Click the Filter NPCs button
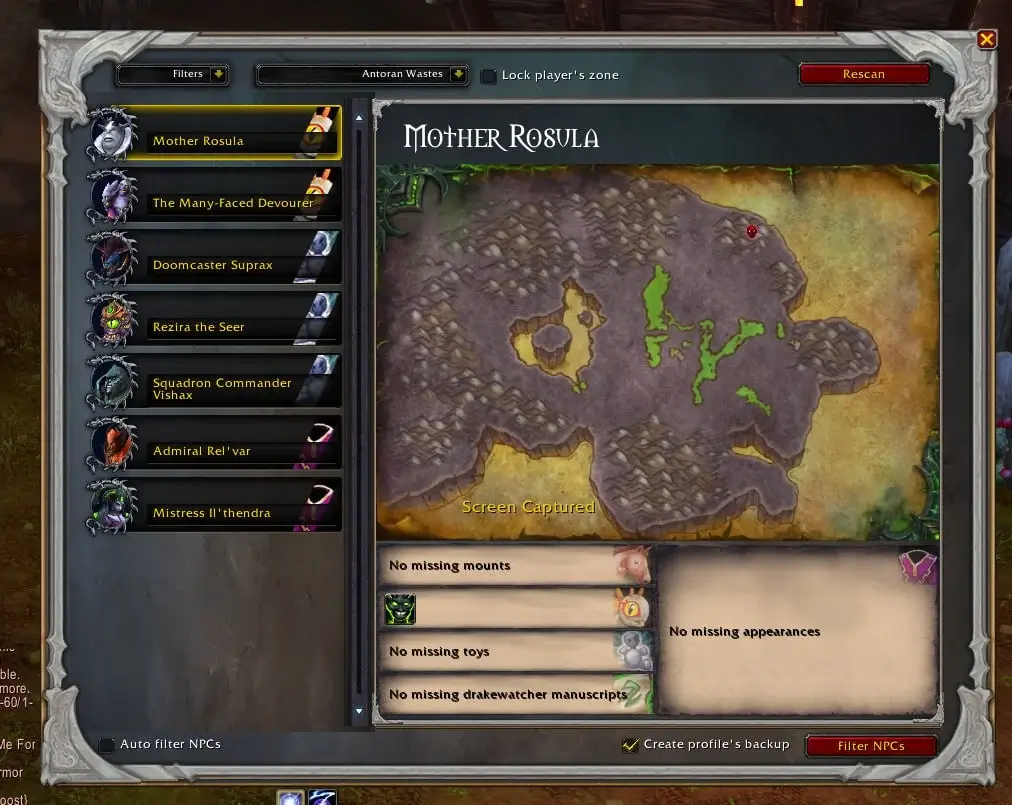 click(x=871, y=746)
